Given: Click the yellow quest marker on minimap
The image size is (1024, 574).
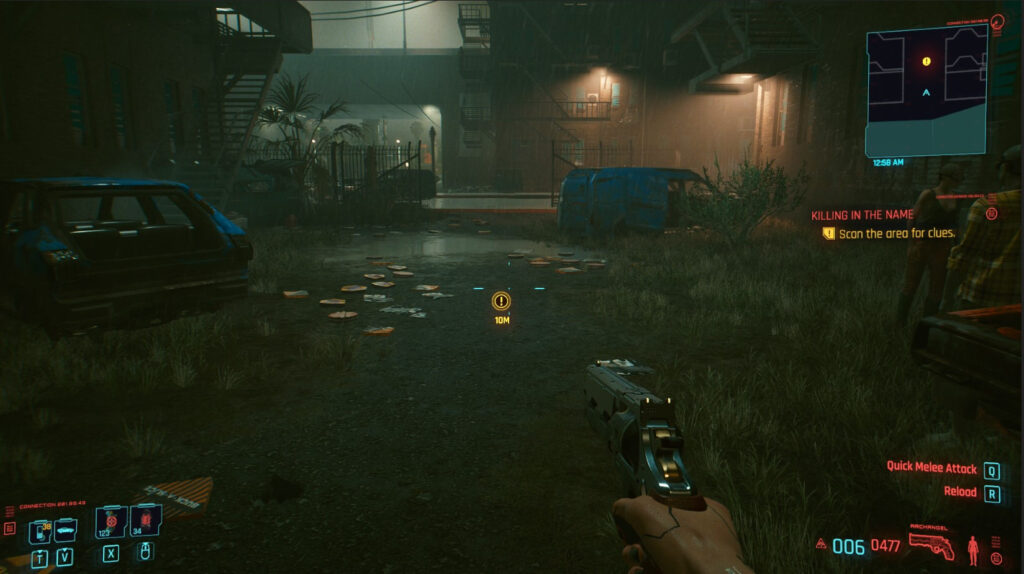Looking at the screenshot, I should click(926, 62).
